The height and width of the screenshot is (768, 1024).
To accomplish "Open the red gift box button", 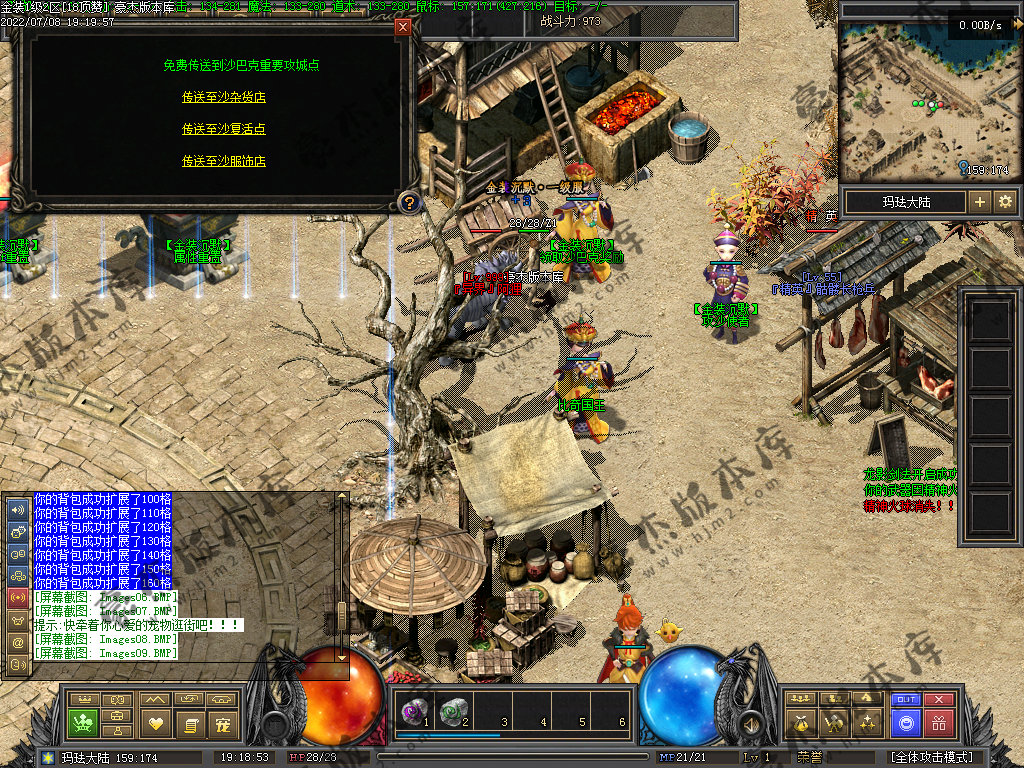I will [x=939, y=722].
